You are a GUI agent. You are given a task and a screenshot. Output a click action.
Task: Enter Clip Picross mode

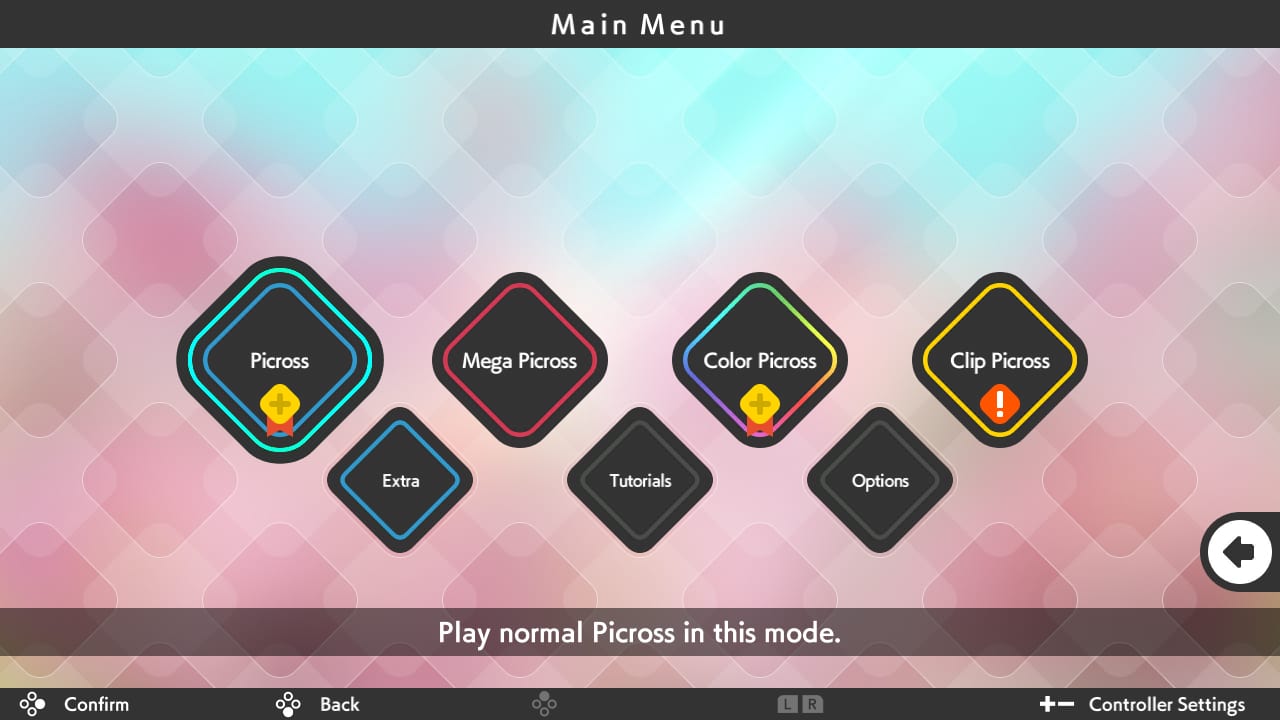1000,361
